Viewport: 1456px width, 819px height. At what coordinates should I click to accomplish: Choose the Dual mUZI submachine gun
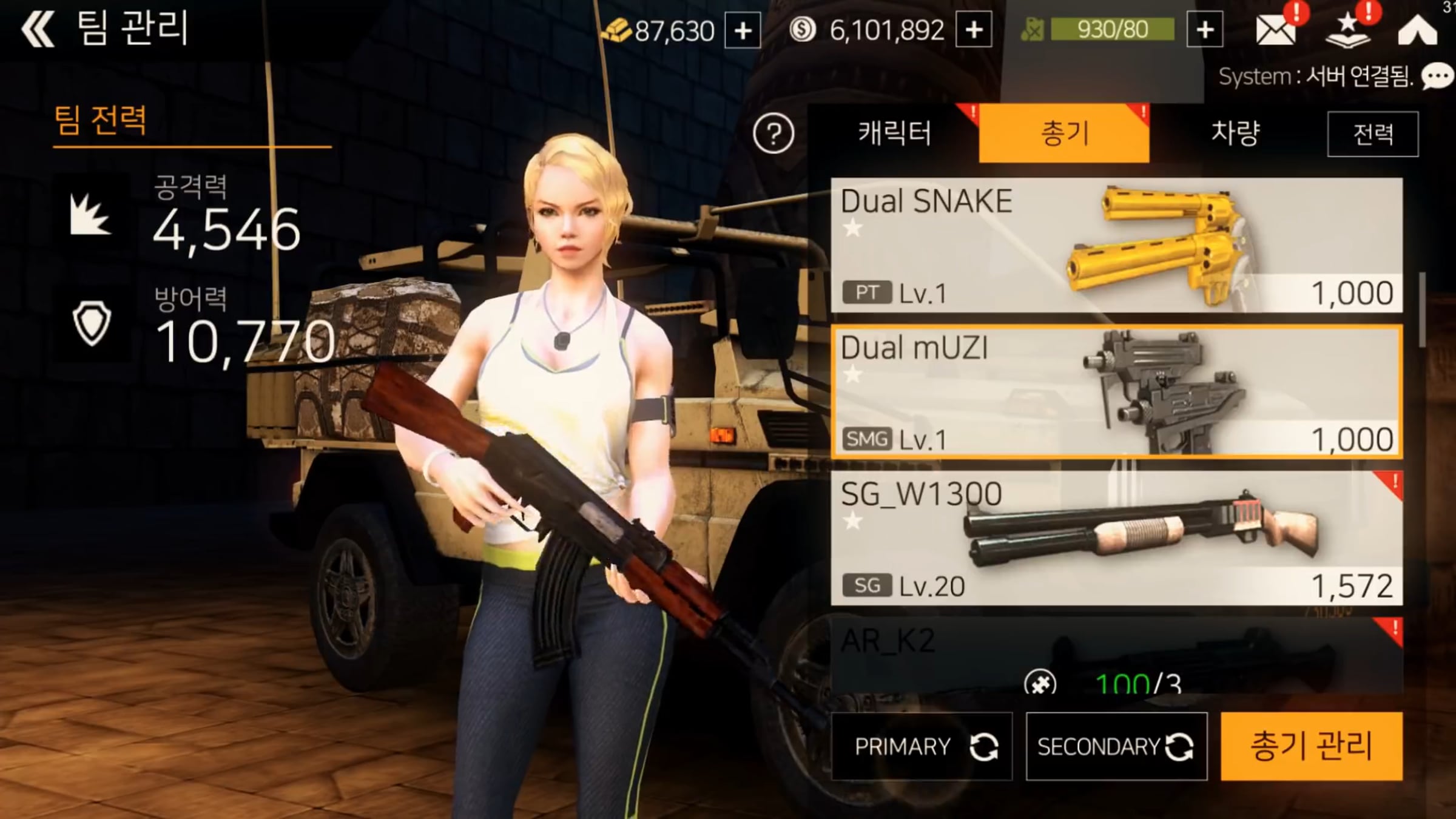[1116, 391]
